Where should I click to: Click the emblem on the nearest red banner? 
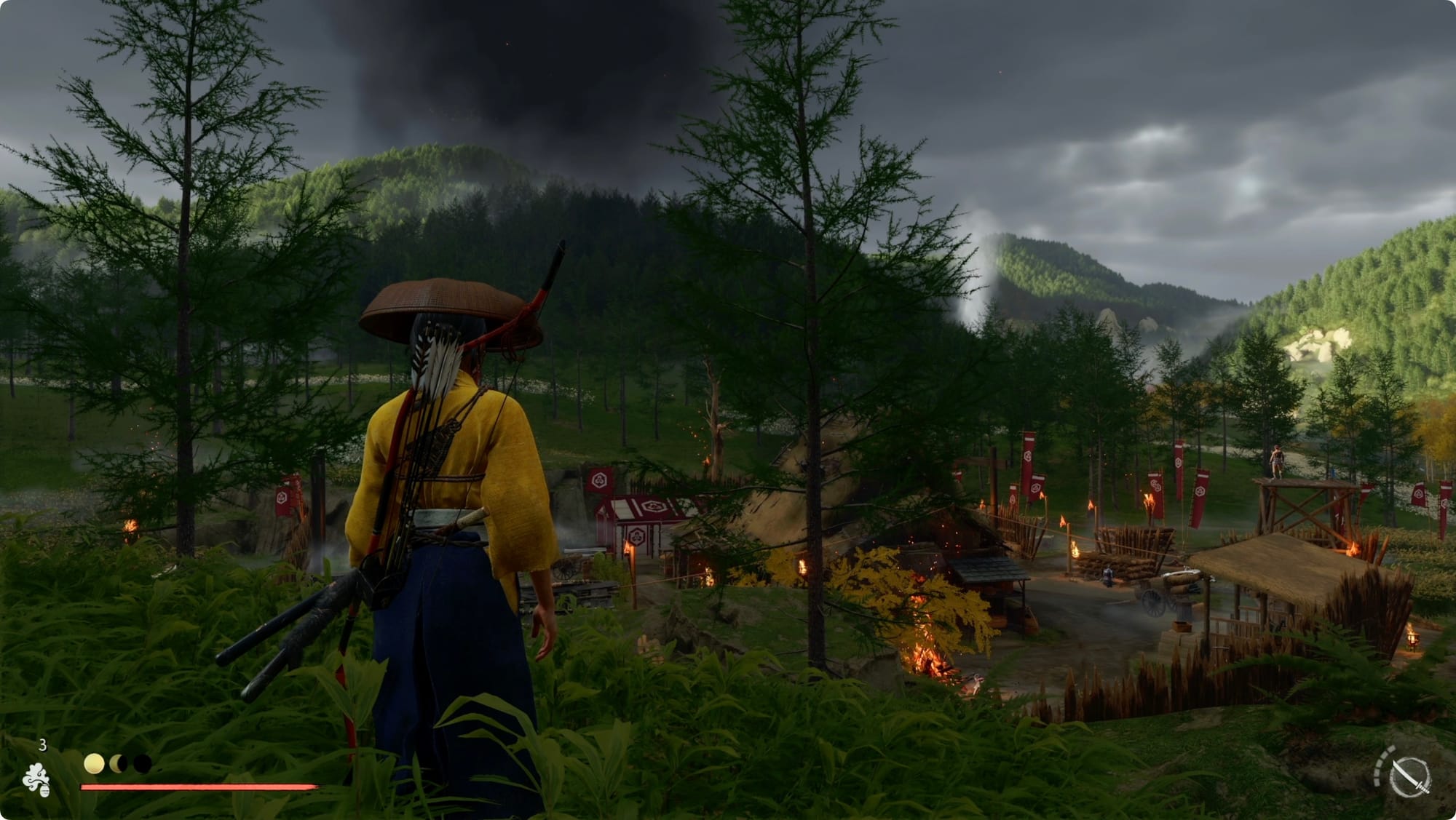[282, 498]
